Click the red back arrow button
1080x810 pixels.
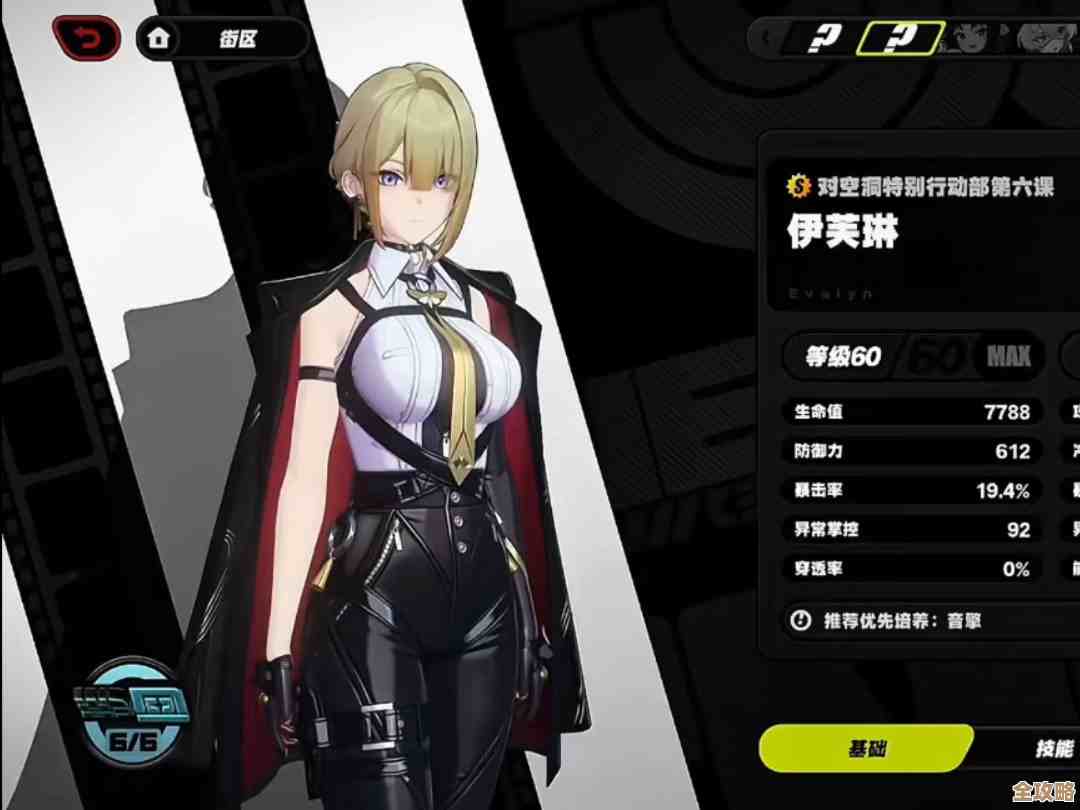[88, 40]
